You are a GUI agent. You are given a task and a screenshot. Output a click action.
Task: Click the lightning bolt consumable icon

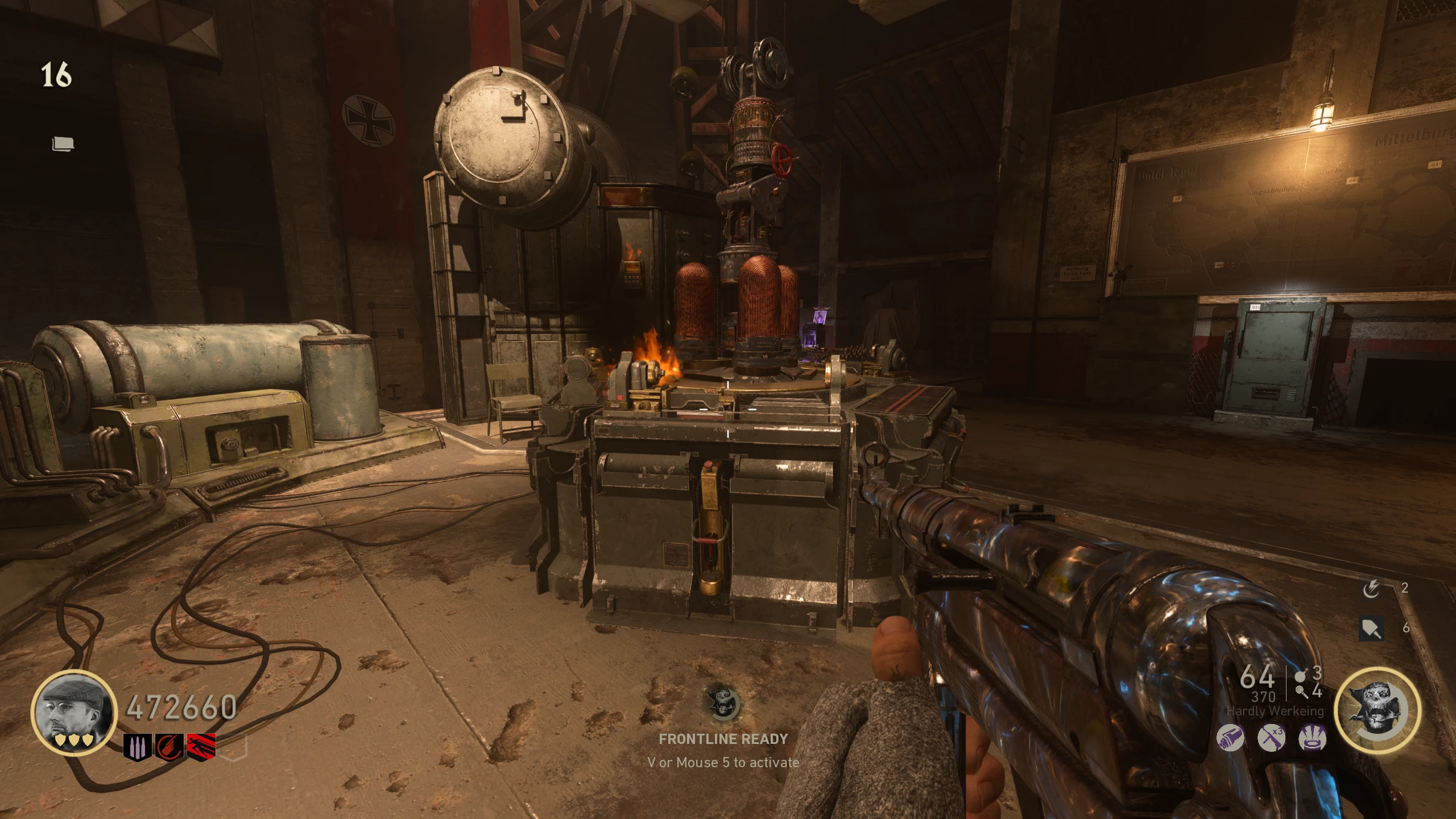pyautogui.click(x=1371, y=589)
